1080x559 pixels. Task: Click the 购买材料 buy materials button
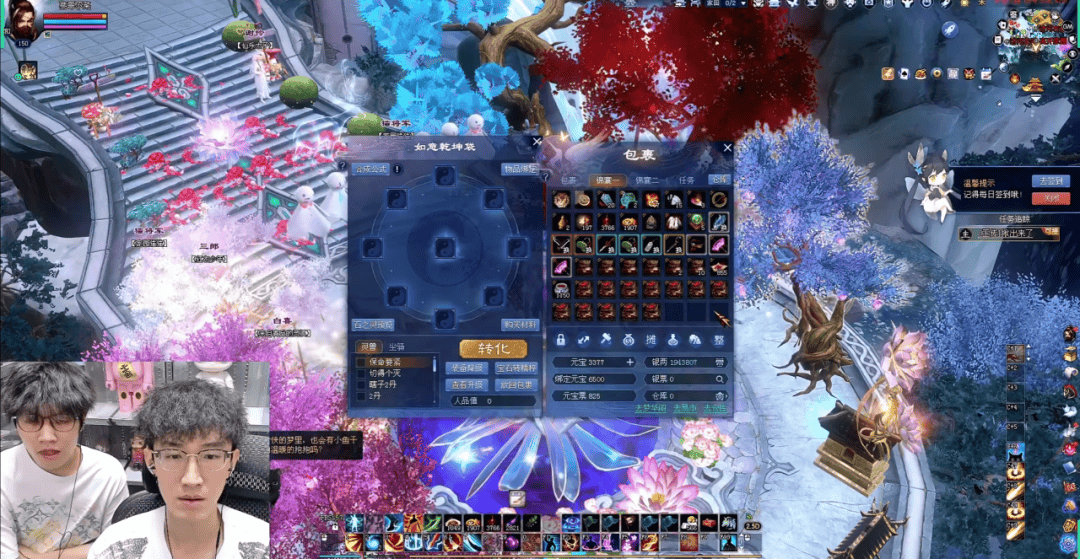(519, 324)
